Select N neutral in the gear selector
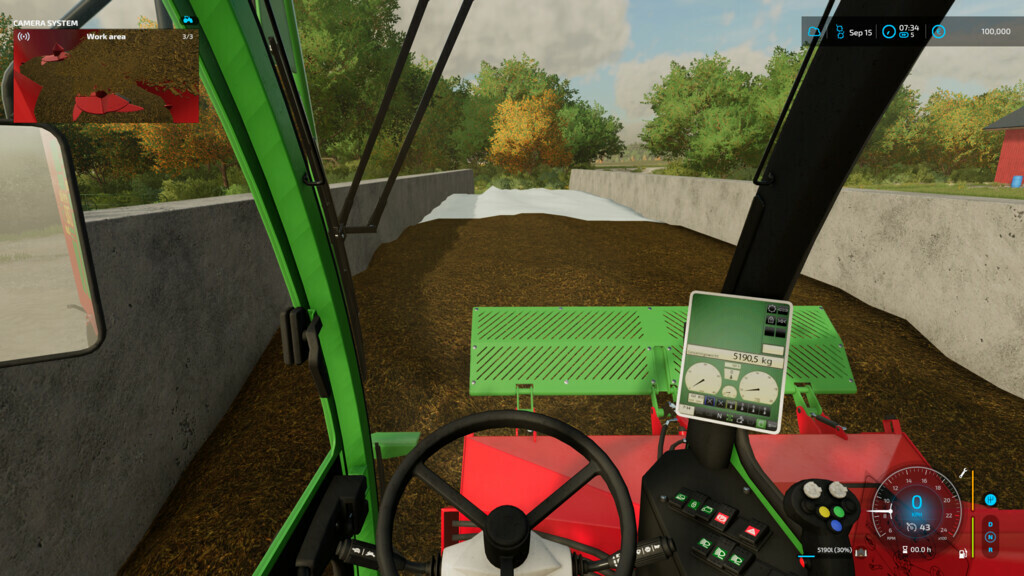The width and height of the screenshot is (1024, 576). pos(990,537)
